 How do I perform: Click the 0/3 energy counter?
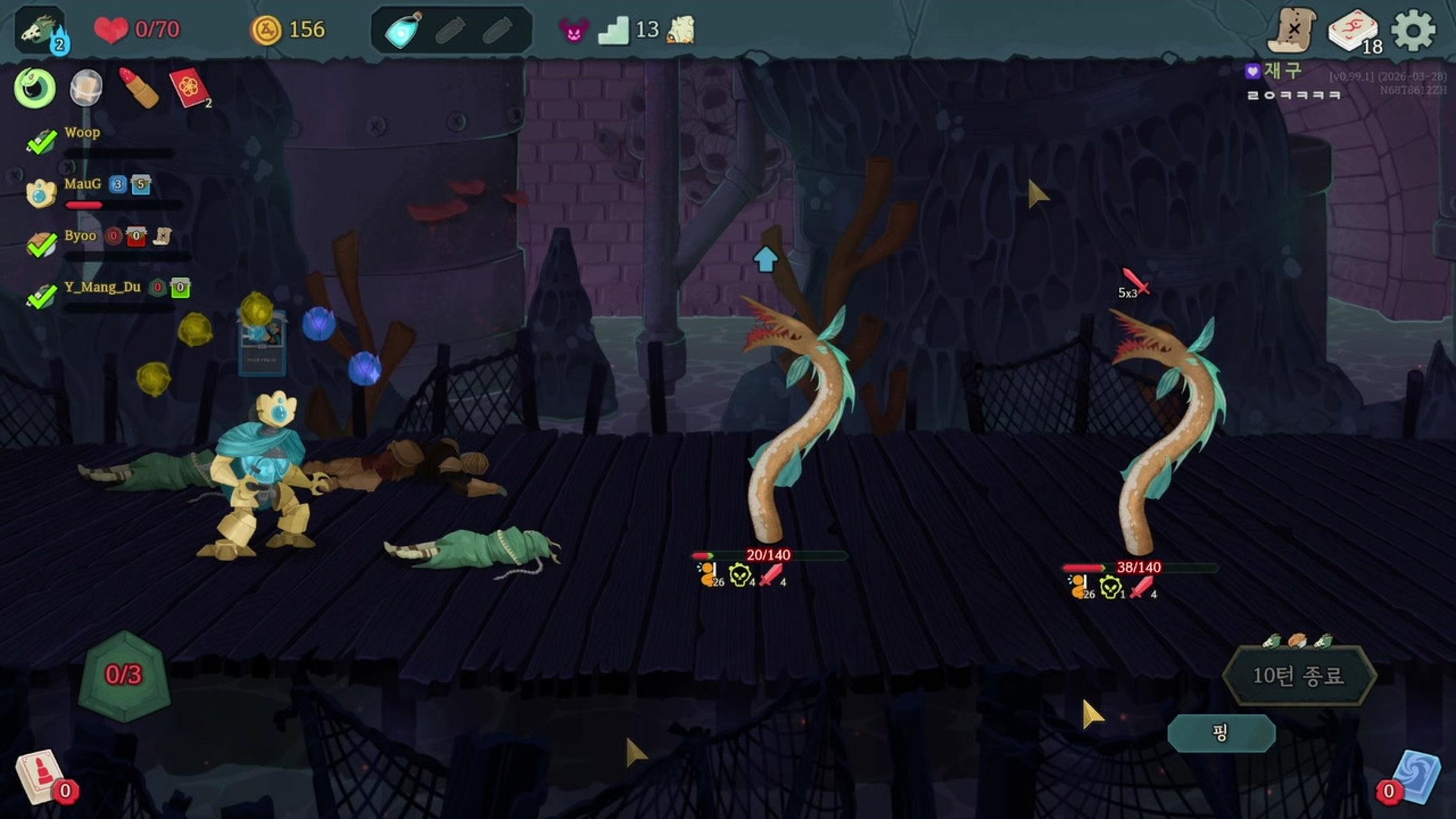tap(123, 675)
